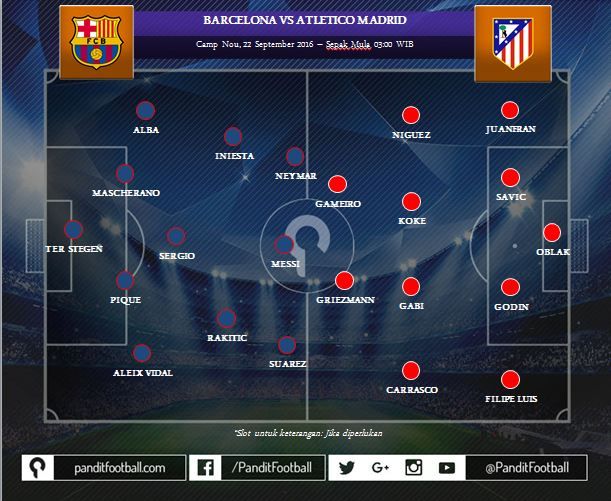Select Messi's player marker
The image size is (611, 501).
click(284, 244)
